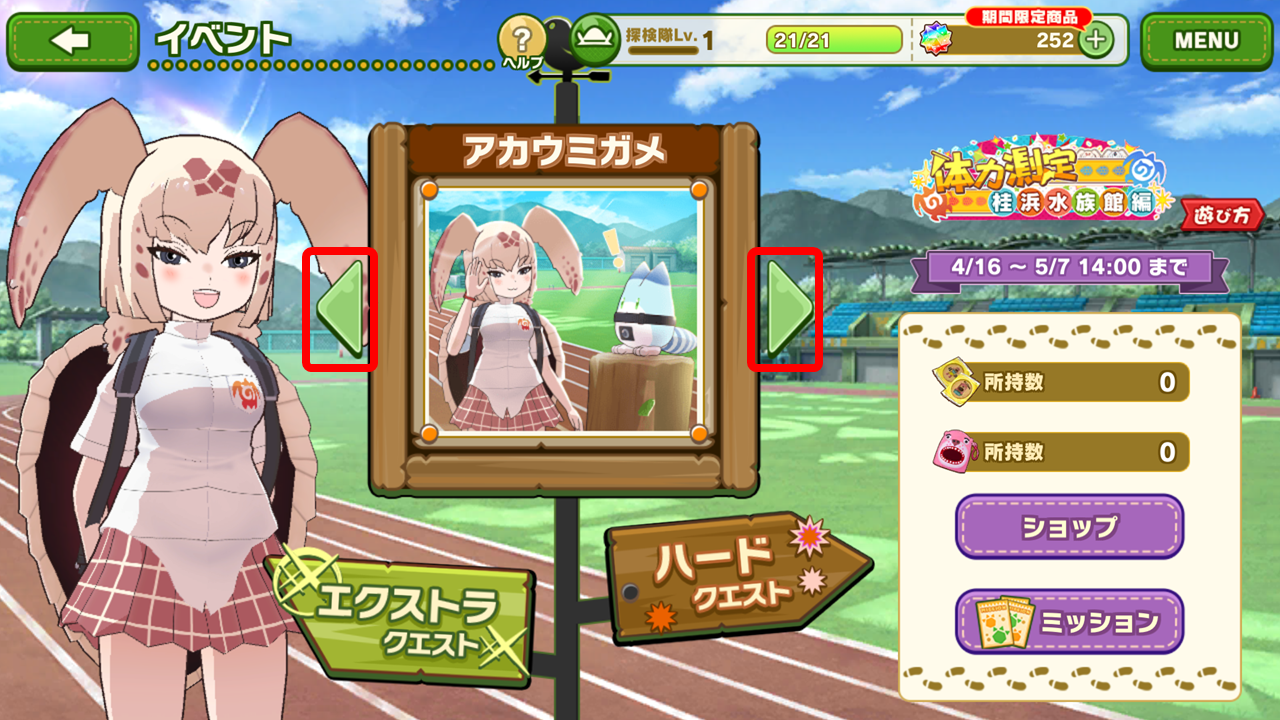The image size is (1280, 720).
Task: Open the ミッション missions screen
Action: 1068,619
